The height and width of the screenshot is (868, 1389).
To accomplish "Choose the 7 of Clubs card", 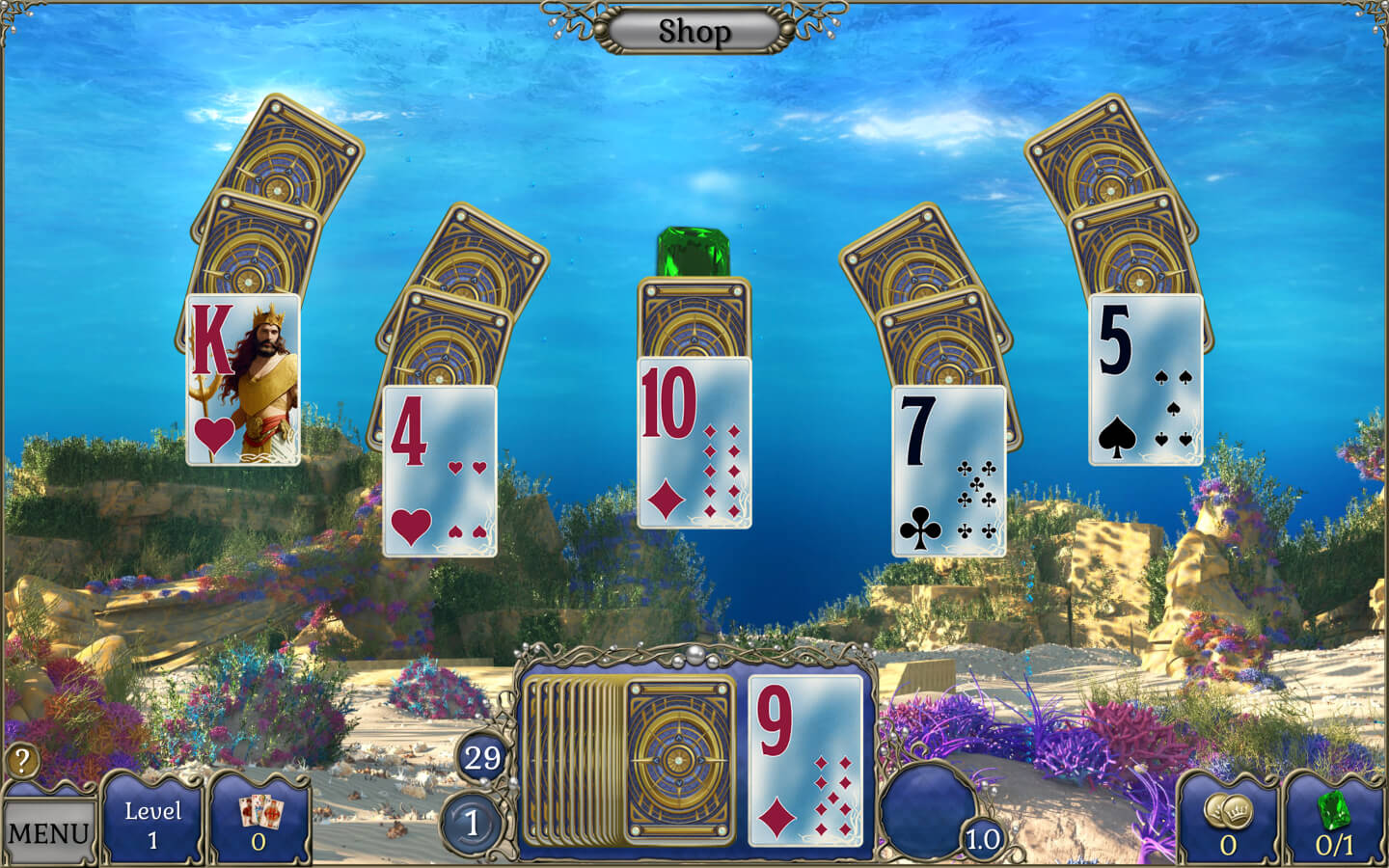I will (x=948, y=472).
